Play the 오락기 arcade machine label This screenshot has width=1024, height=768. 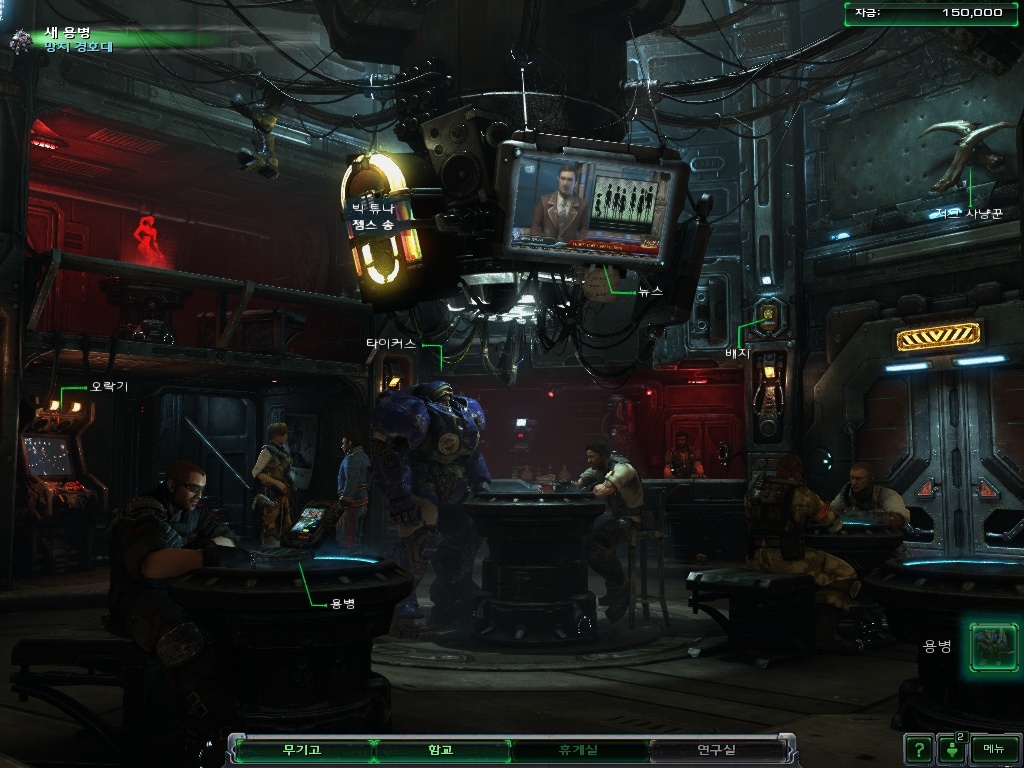point(109,386)
